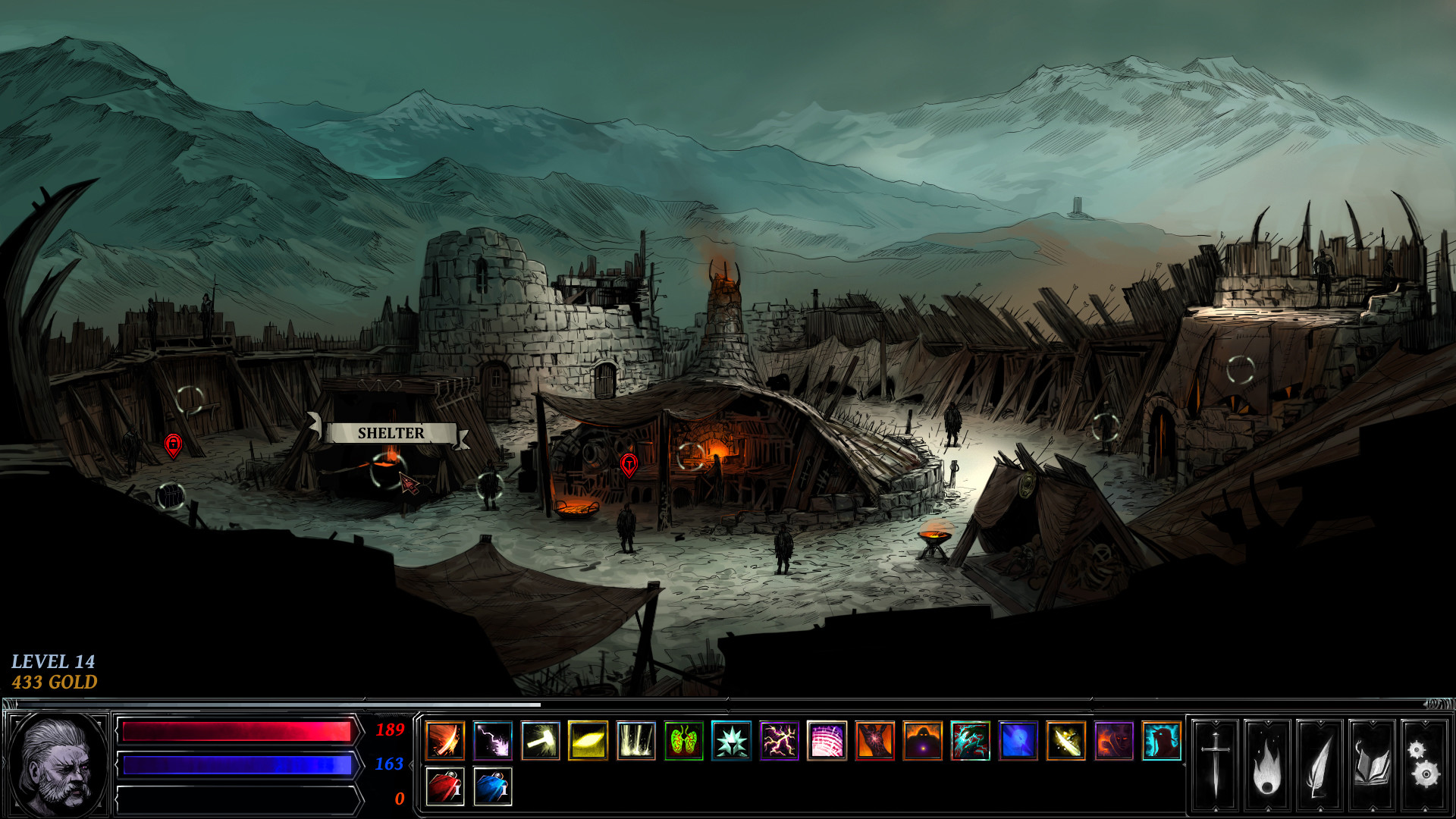Drink the blue mana potion
This screenshot has width=1456, height=819.
(492, 786)
